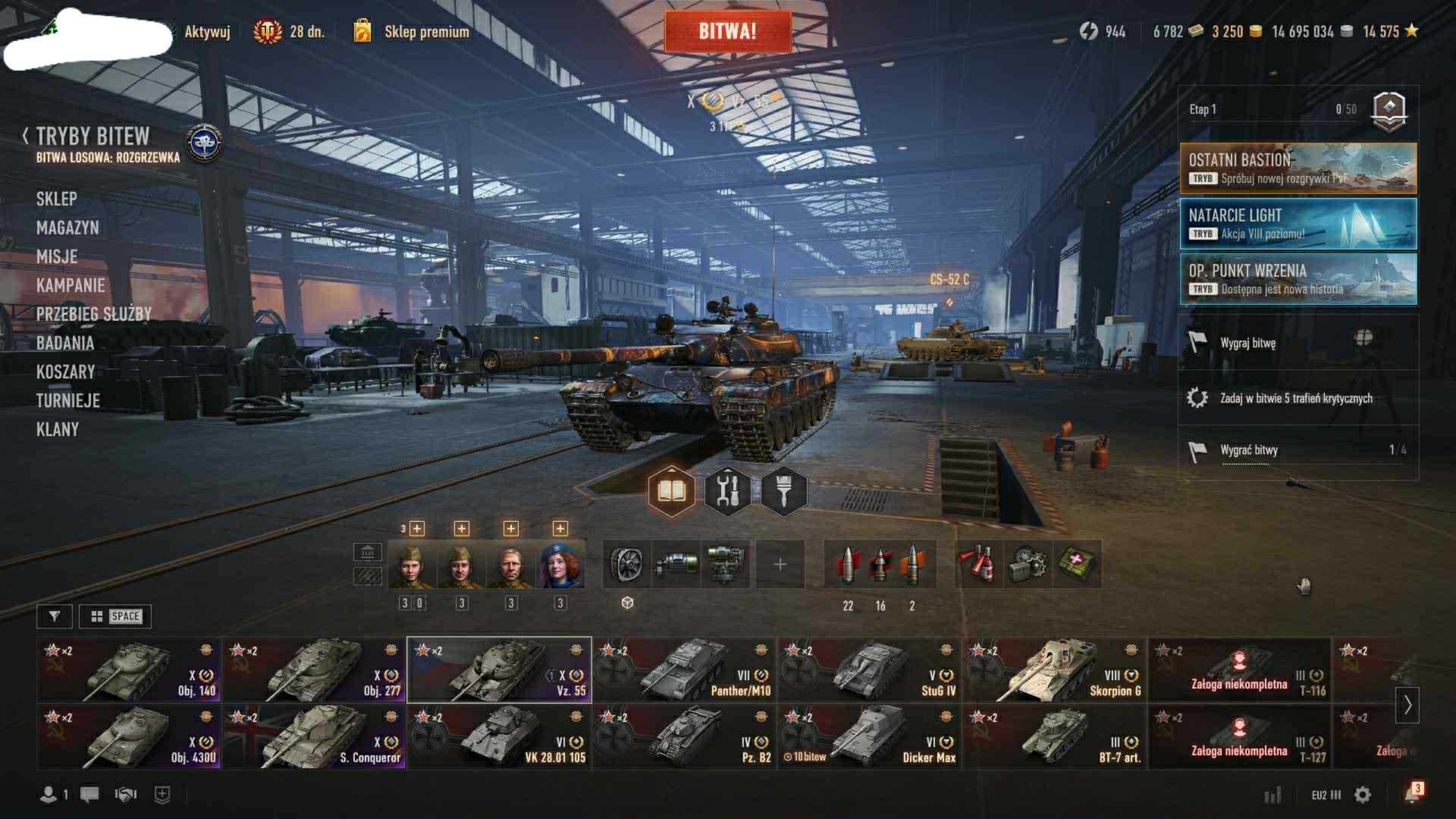Open the tank carousel filter
Image resolution: width=1456 pixels, height=819 pixels.
tap(54, 616)
